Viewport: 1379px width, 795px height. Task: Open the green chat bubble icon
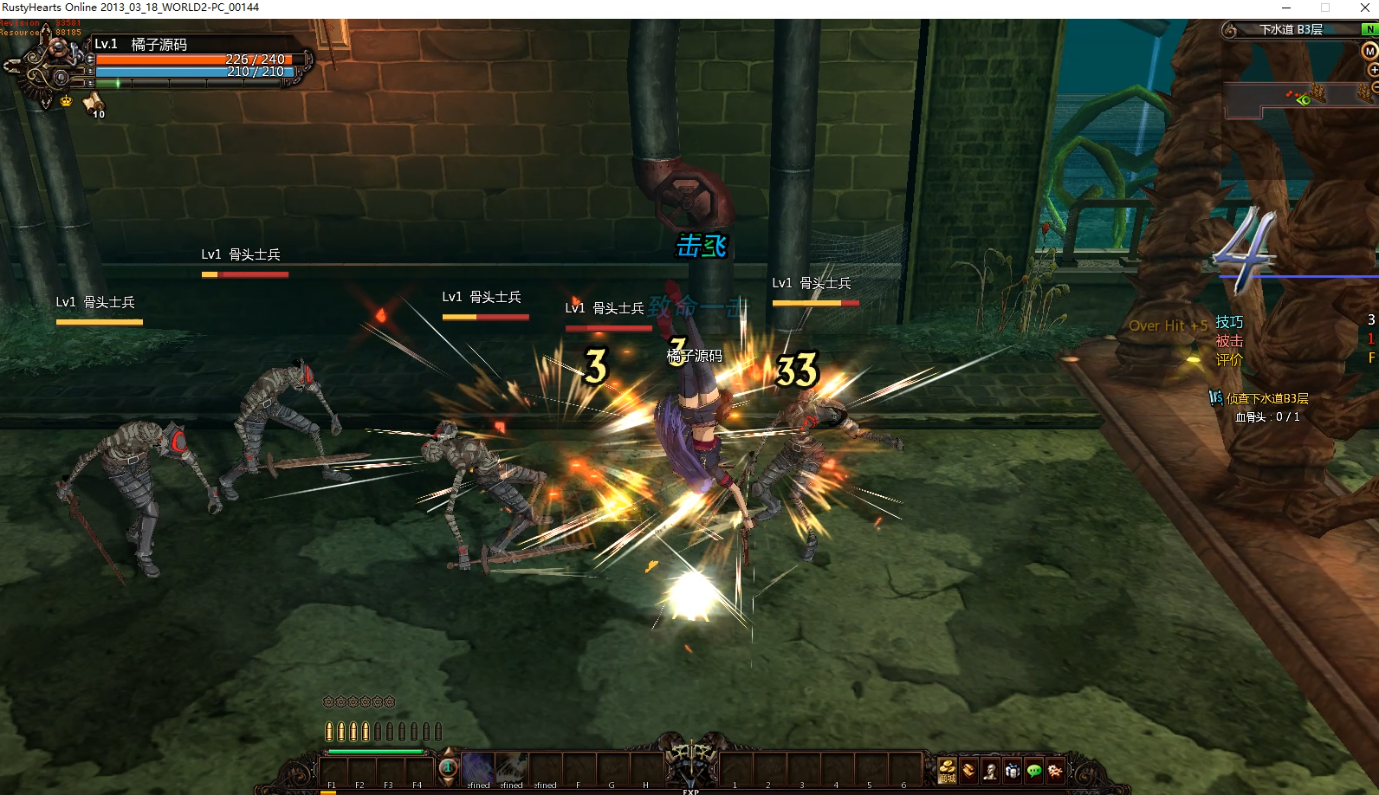point(1034,770)
